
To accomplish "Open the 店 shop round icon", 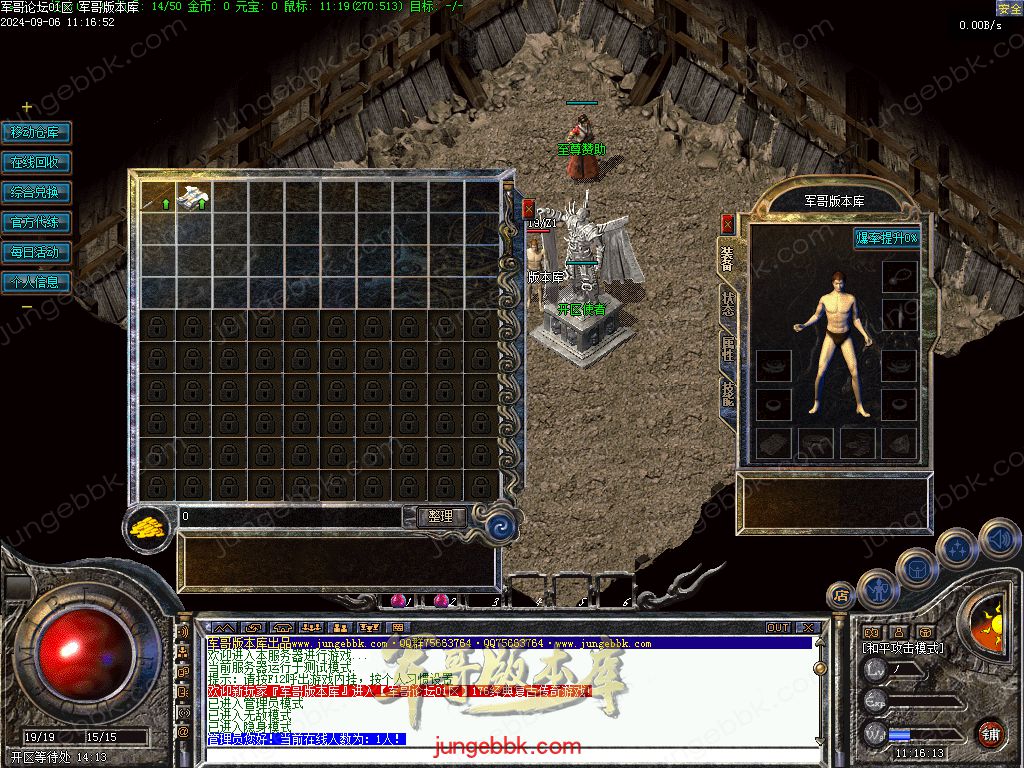I will (840, 596).
